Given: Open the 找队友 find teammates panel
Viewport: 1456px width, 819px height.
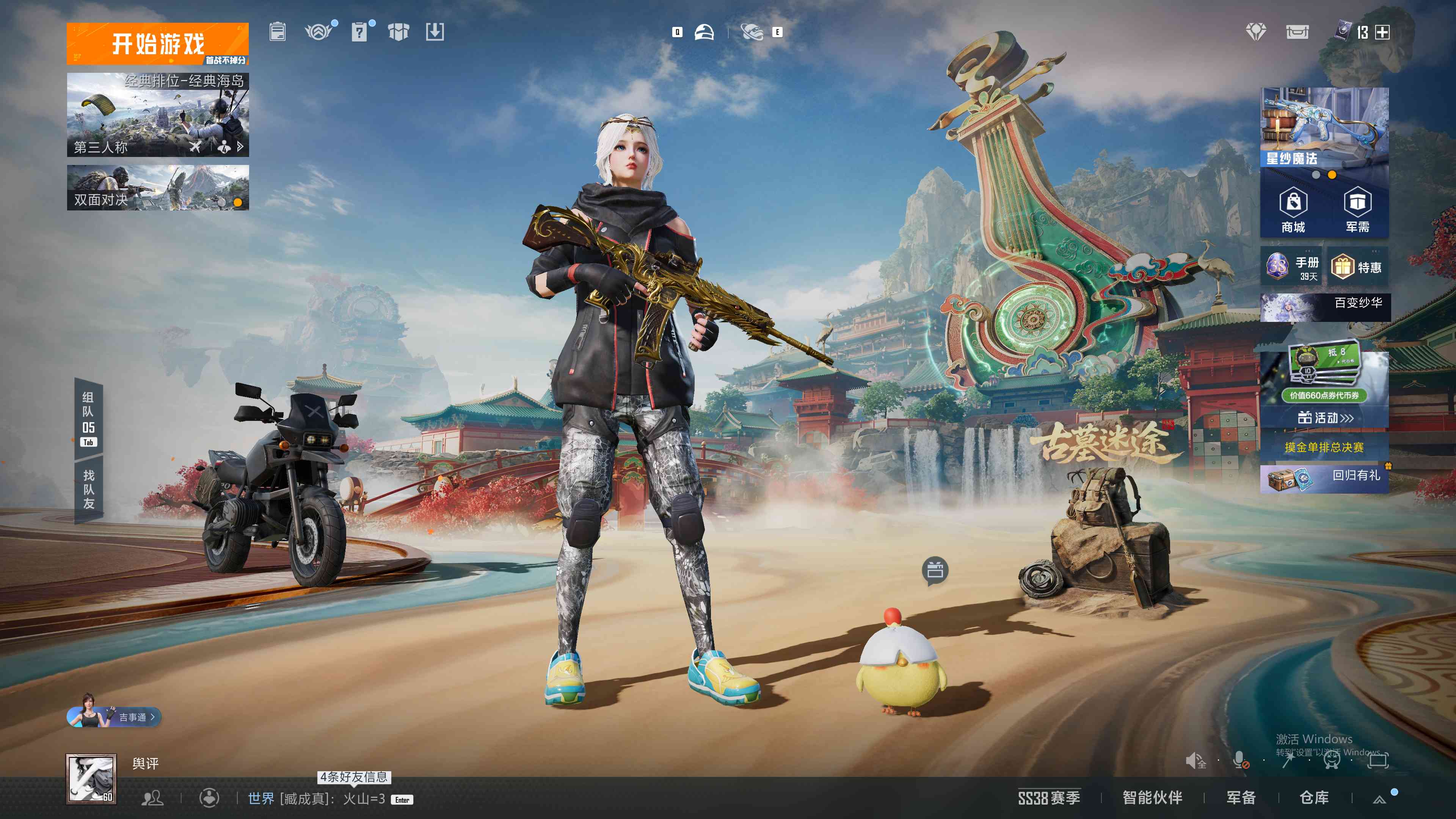Looking at the screenshot, I should (x=88, y=490).
